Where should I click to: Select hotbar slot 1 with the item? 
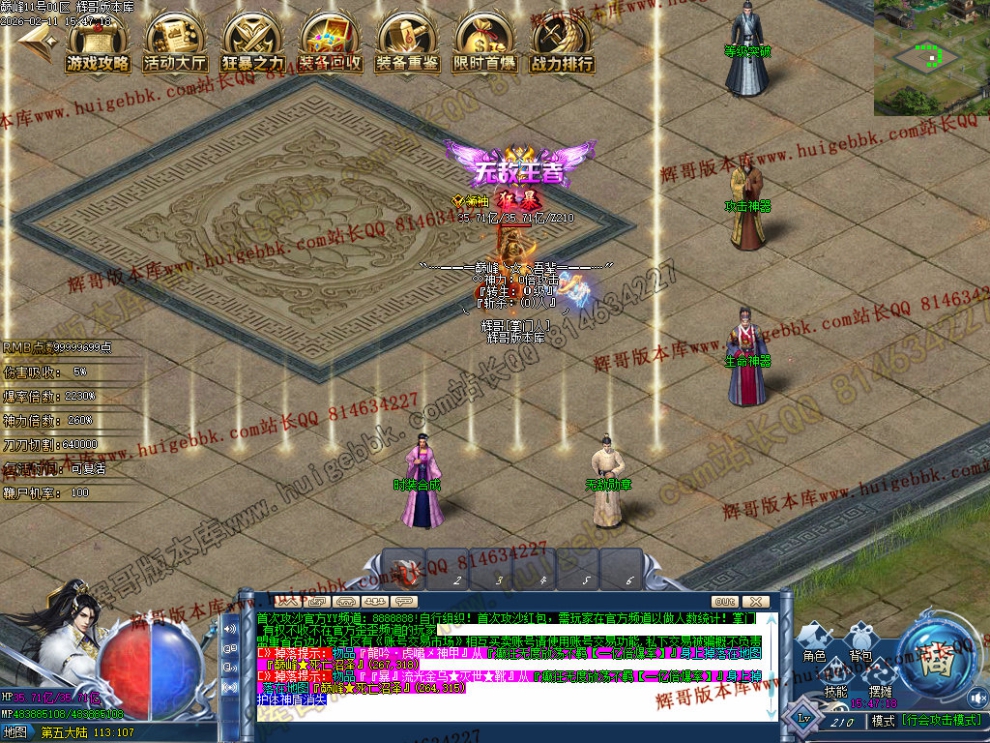pyautogui.click(x=405, y=570)
